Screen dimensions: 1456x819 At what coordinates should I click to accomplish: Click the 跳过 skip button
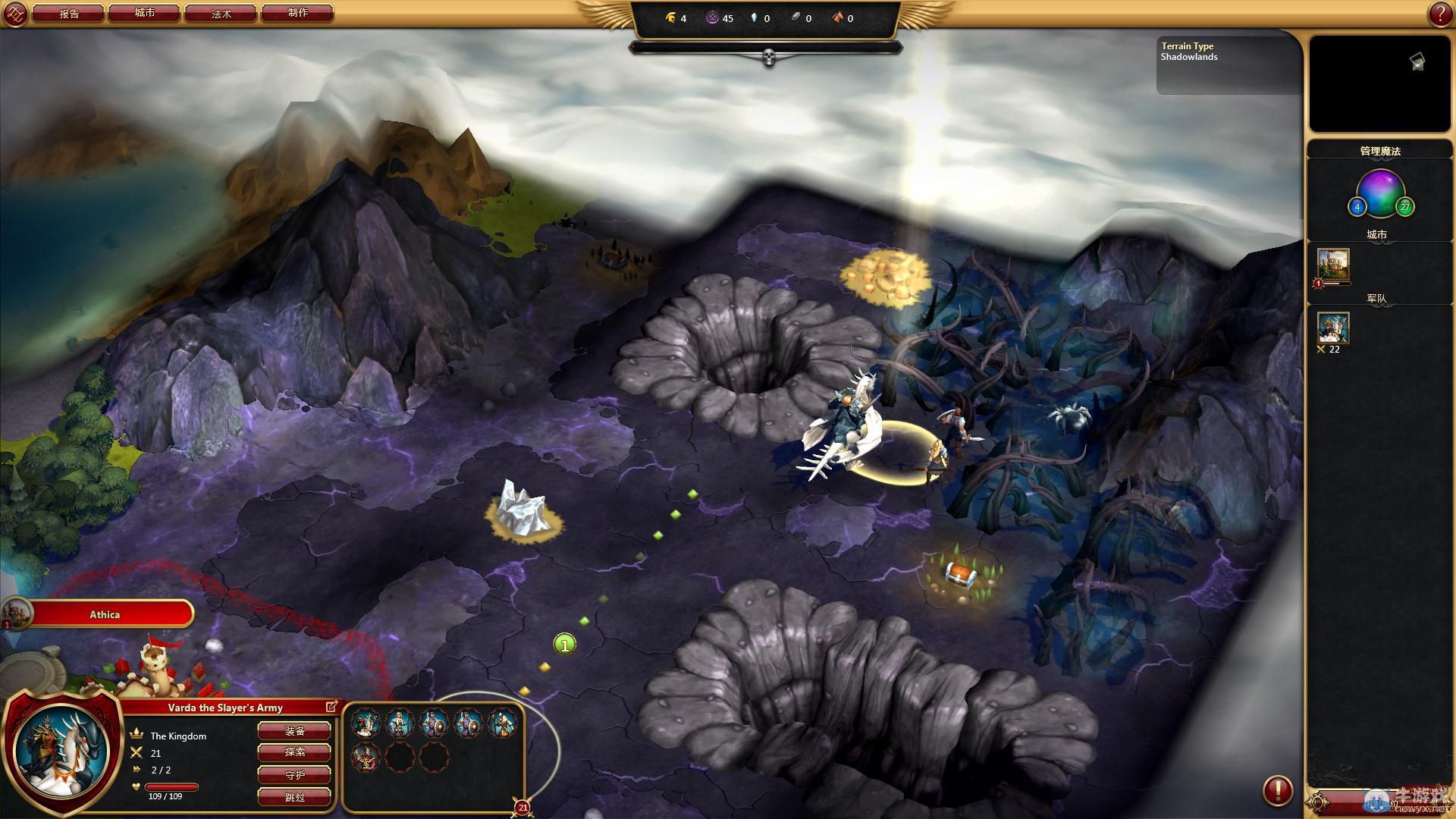click(x=294, y=797)
